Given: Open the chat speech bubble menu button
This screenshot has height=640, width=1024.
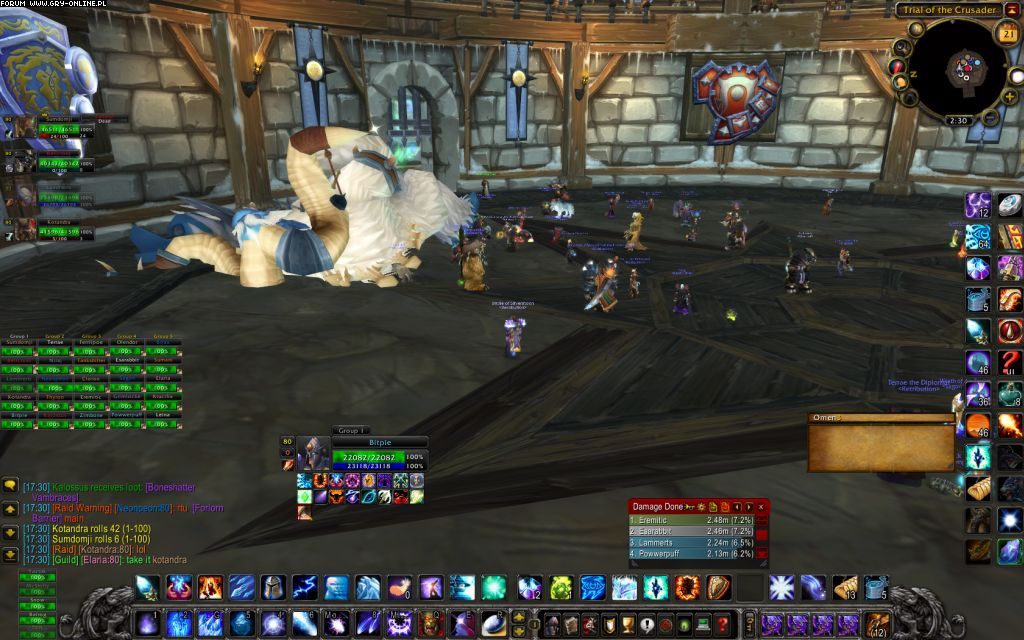Looking at the screenshot, I should point(10,486).
